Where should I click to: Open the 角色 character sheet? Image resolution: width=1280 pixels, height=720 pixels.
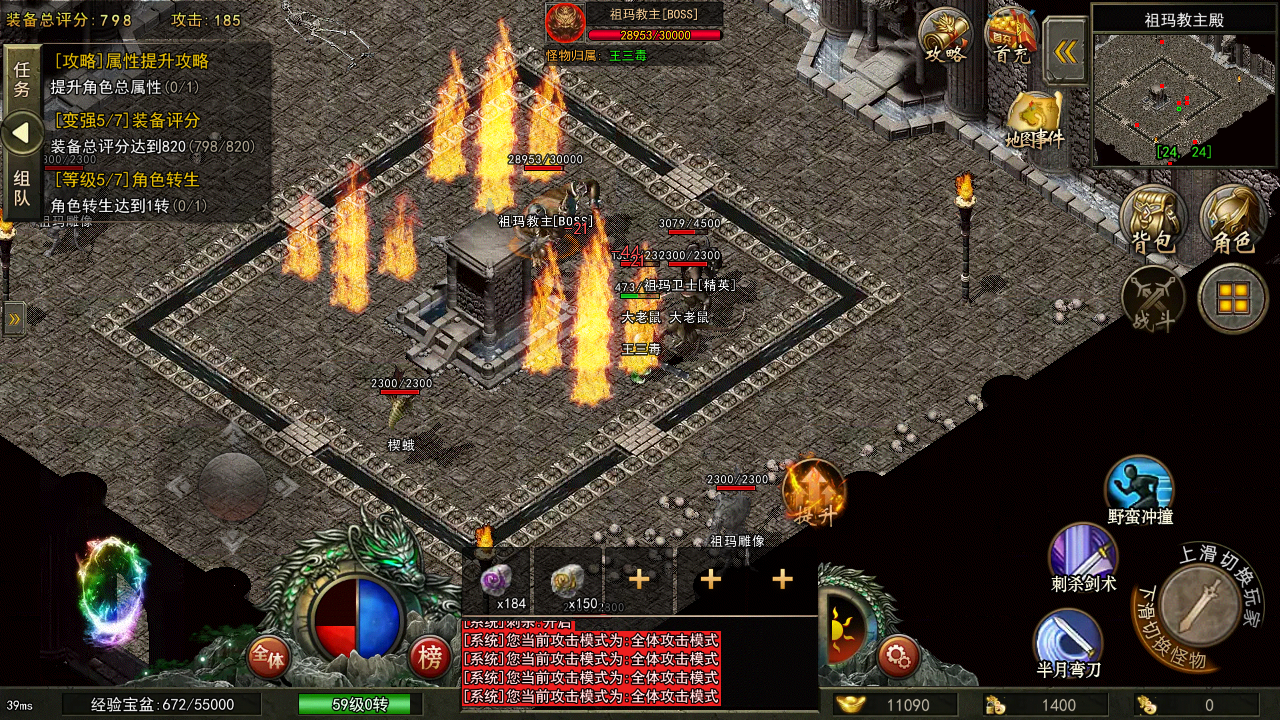(x=1232, y=218)
